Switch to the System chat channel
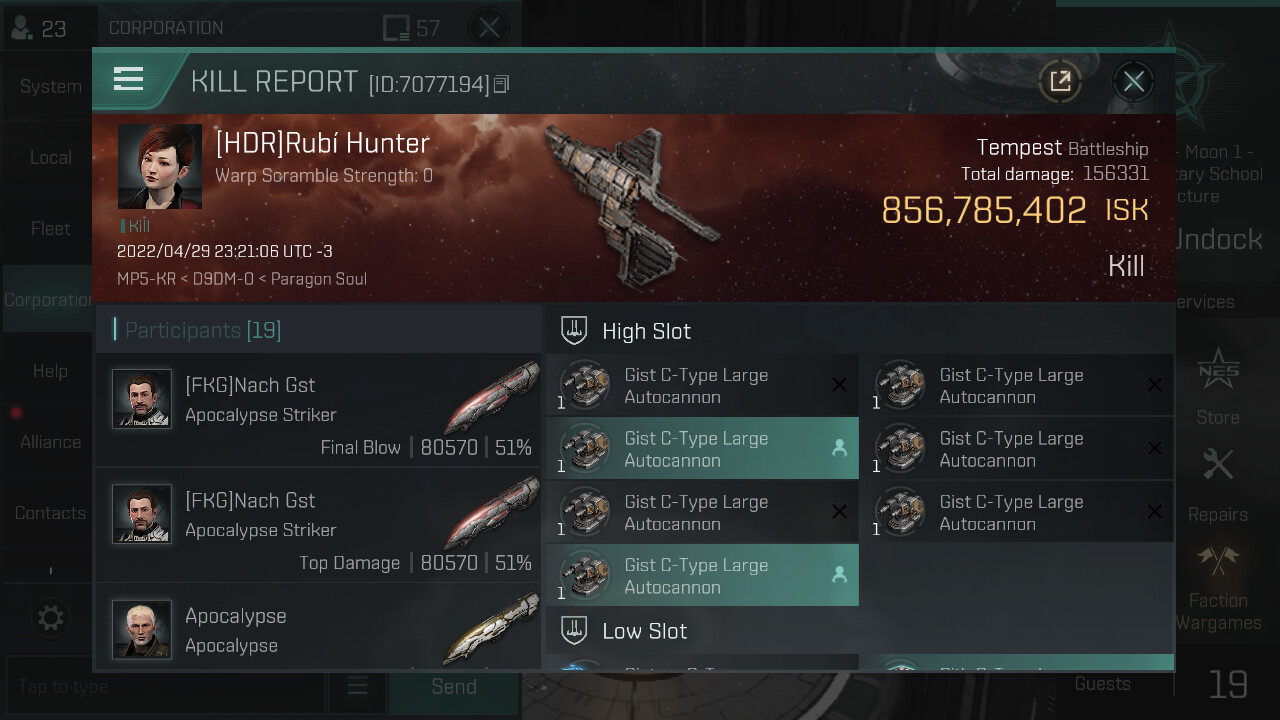The height and width of the screenshot is (720, 1280). pyautogui.click(x=50, y=87)
